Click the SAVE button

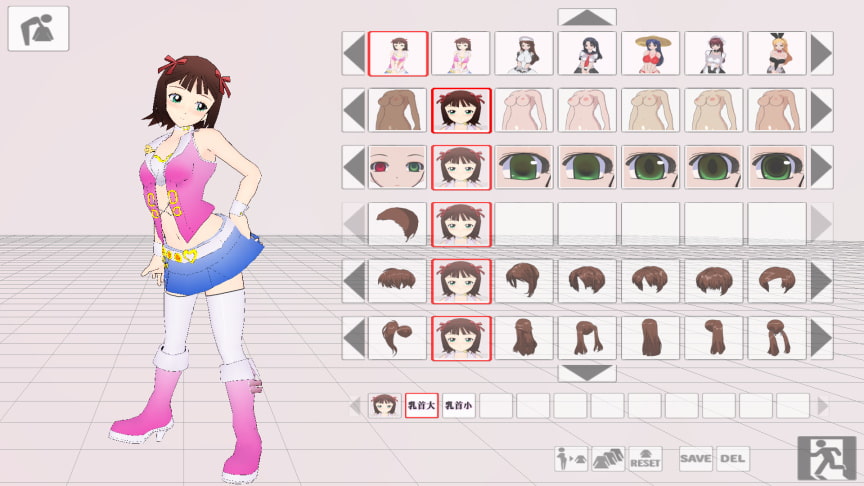[x=696, y=459]
